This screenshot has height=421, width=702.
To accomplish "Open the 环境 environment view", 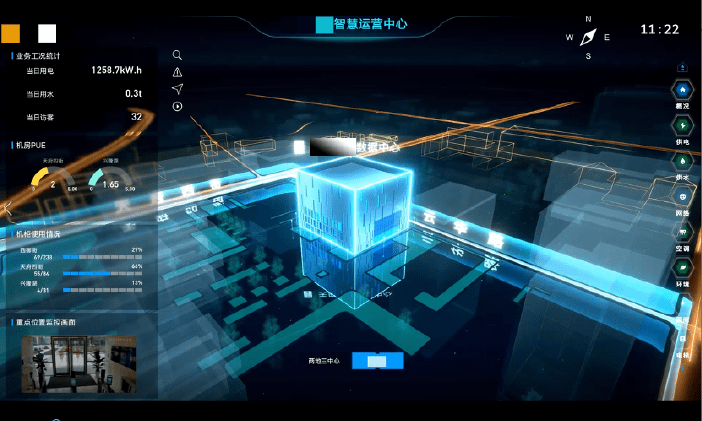I will tap(683, 268).
